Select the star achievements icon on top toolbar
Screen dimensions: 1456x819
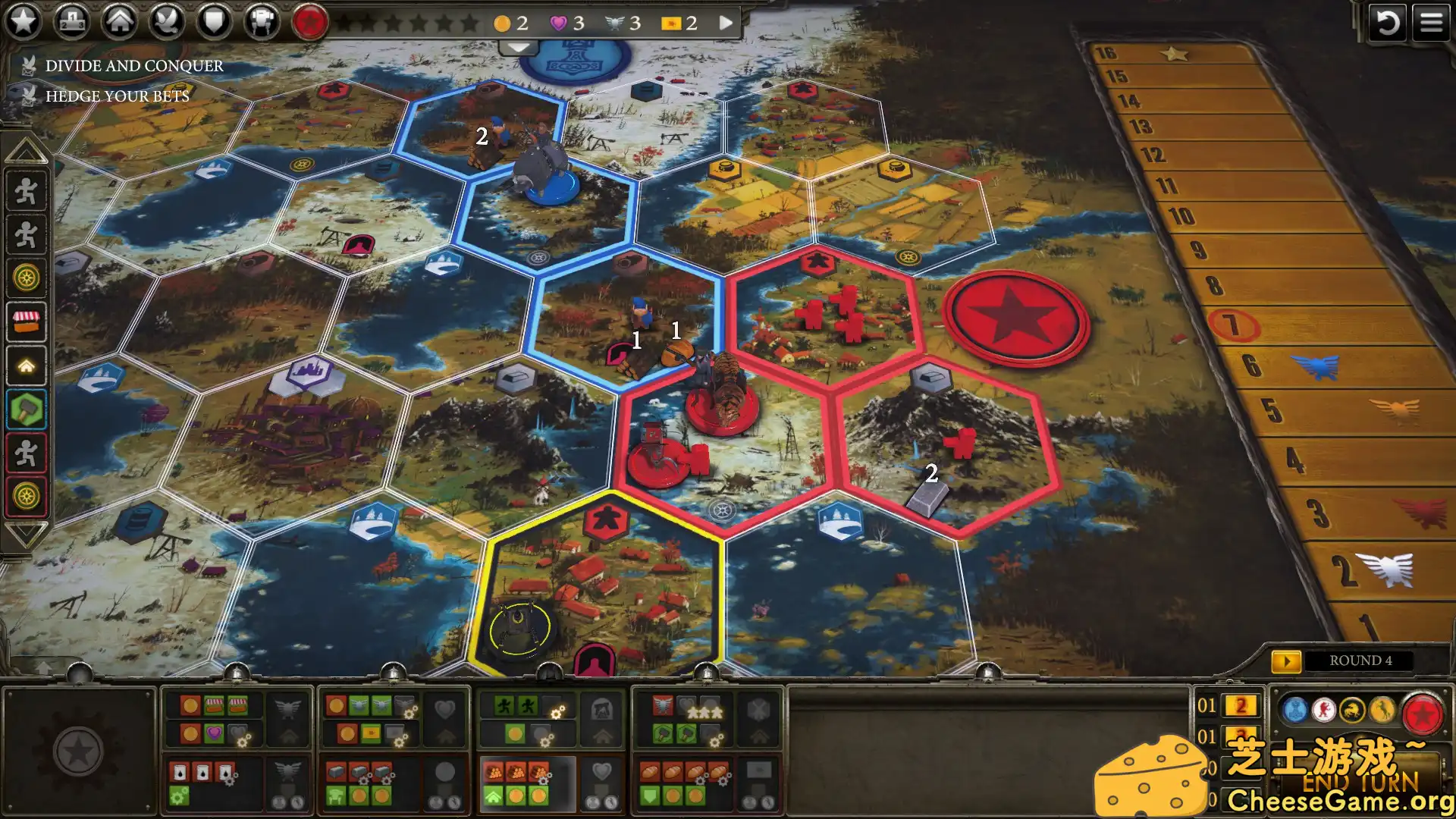[x=25, y=22]
